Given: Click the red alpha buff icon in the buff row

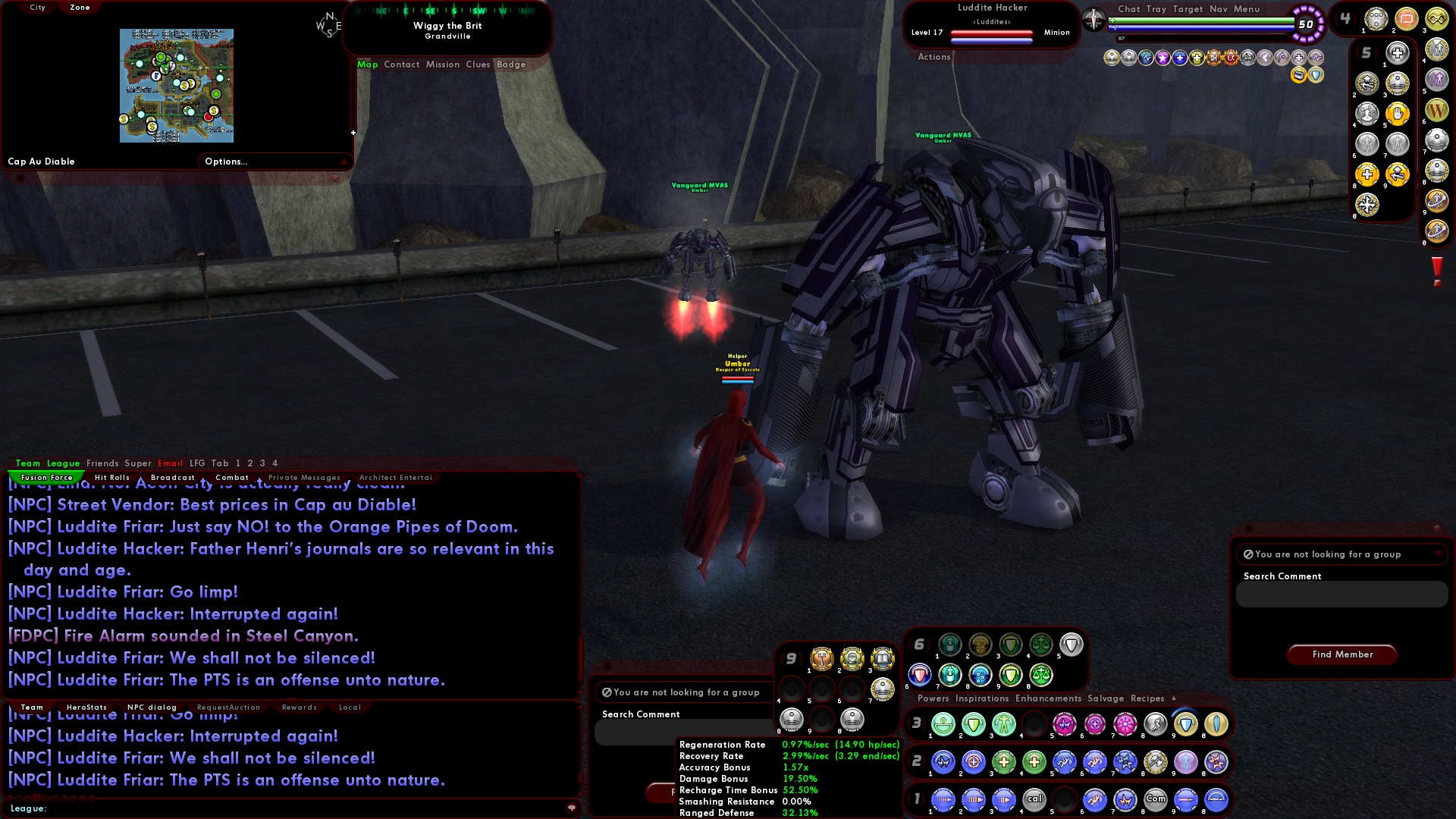Looking at the screenshot, I should 1231,57.
